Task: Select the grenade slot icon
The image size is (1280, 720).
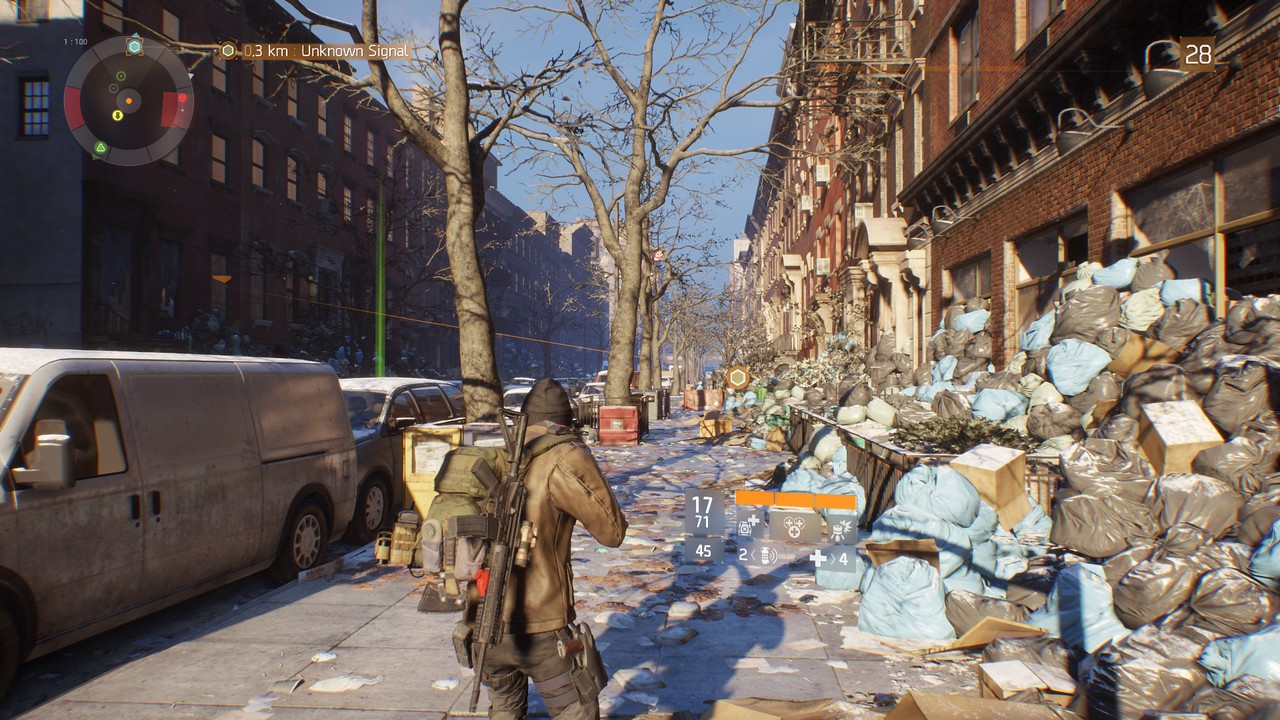Action: [x=768, y=555]
